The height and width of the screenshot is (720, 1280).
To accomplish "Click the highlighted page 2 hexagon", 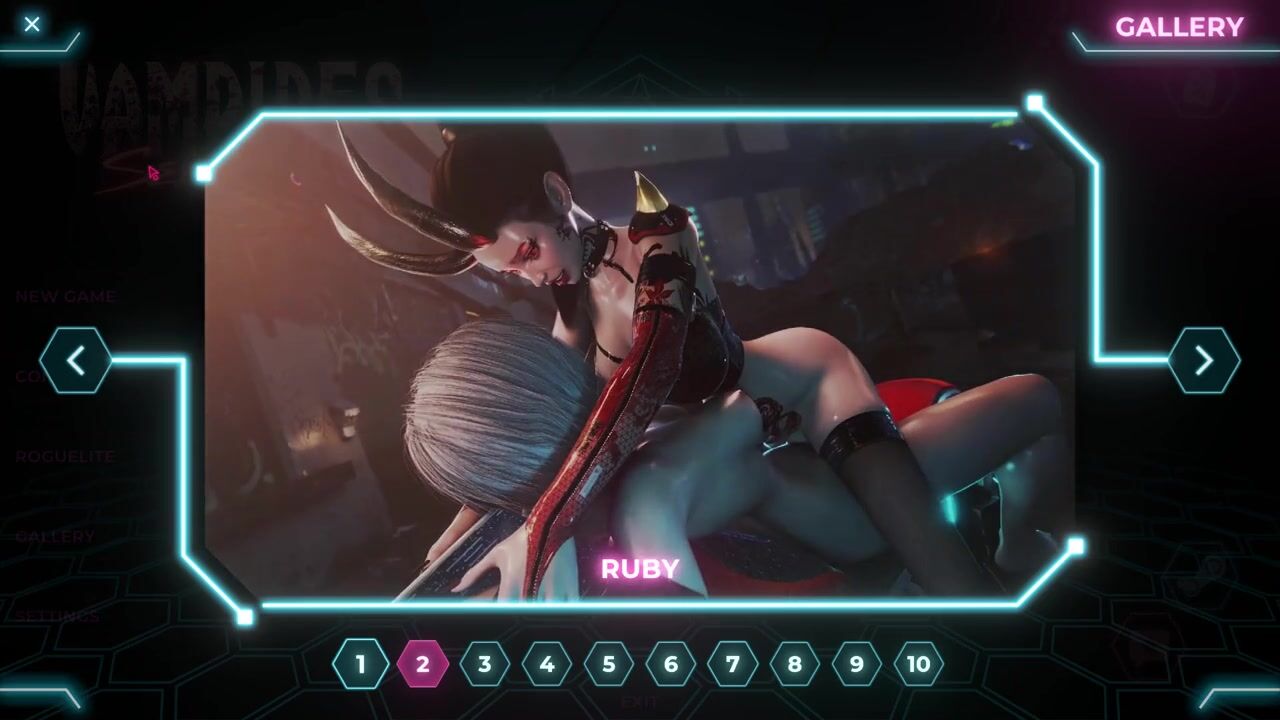I will tap(423, 664).
